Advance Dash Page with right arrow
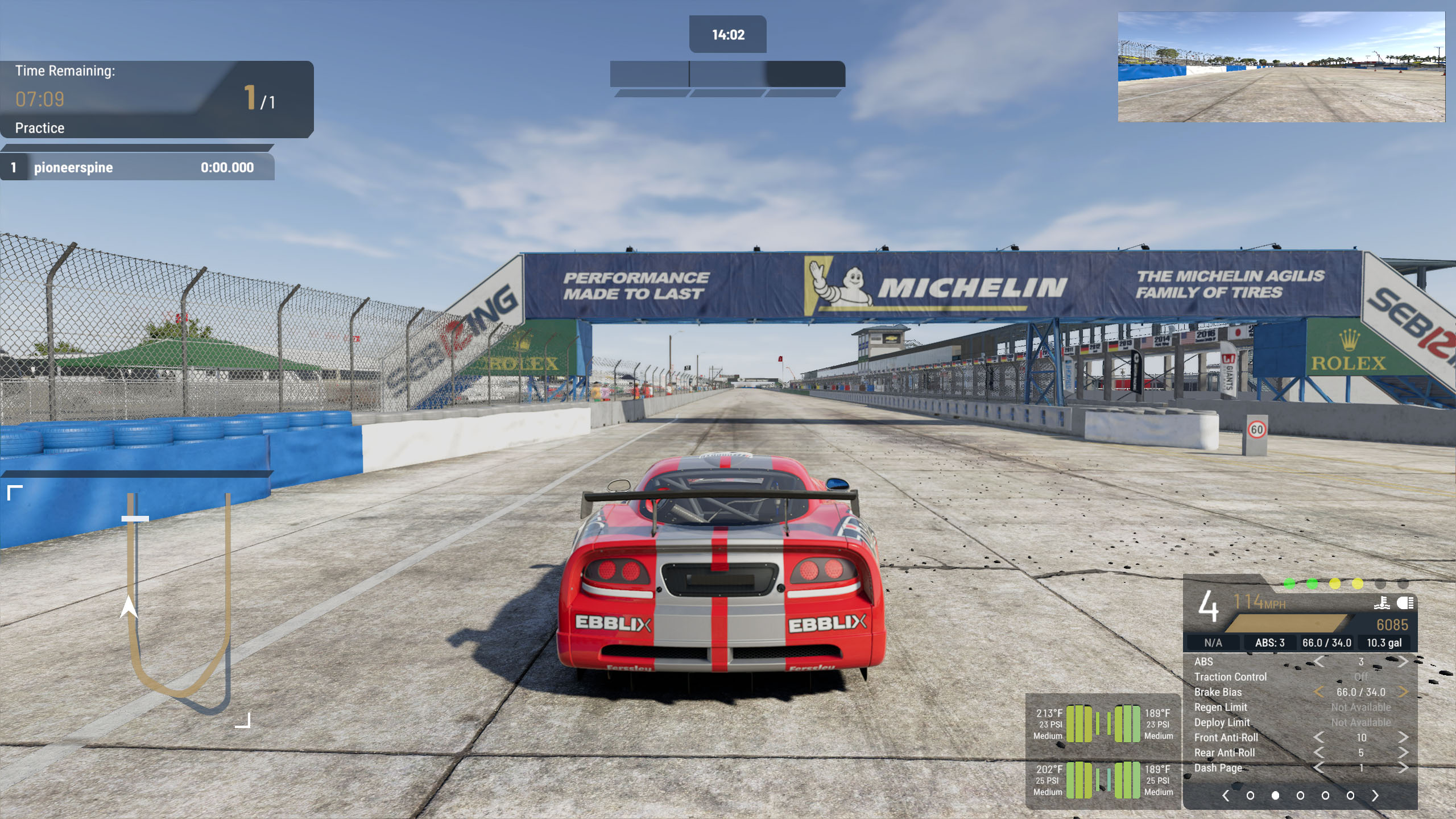 pyautogui.click(x=1403, y=768)
